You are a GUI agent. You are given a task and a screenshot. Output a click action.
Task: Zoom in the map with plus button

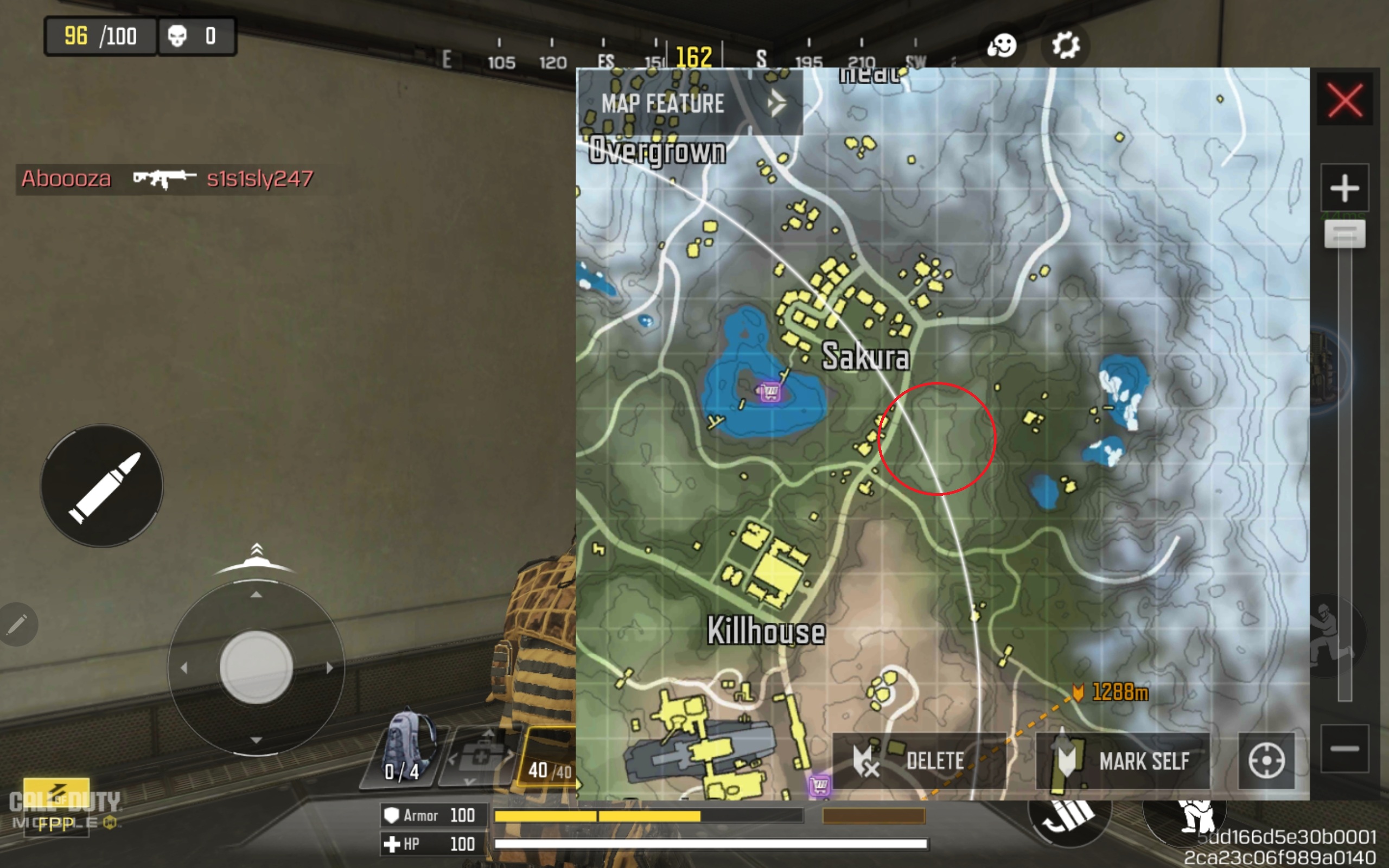pos(1344,188)
